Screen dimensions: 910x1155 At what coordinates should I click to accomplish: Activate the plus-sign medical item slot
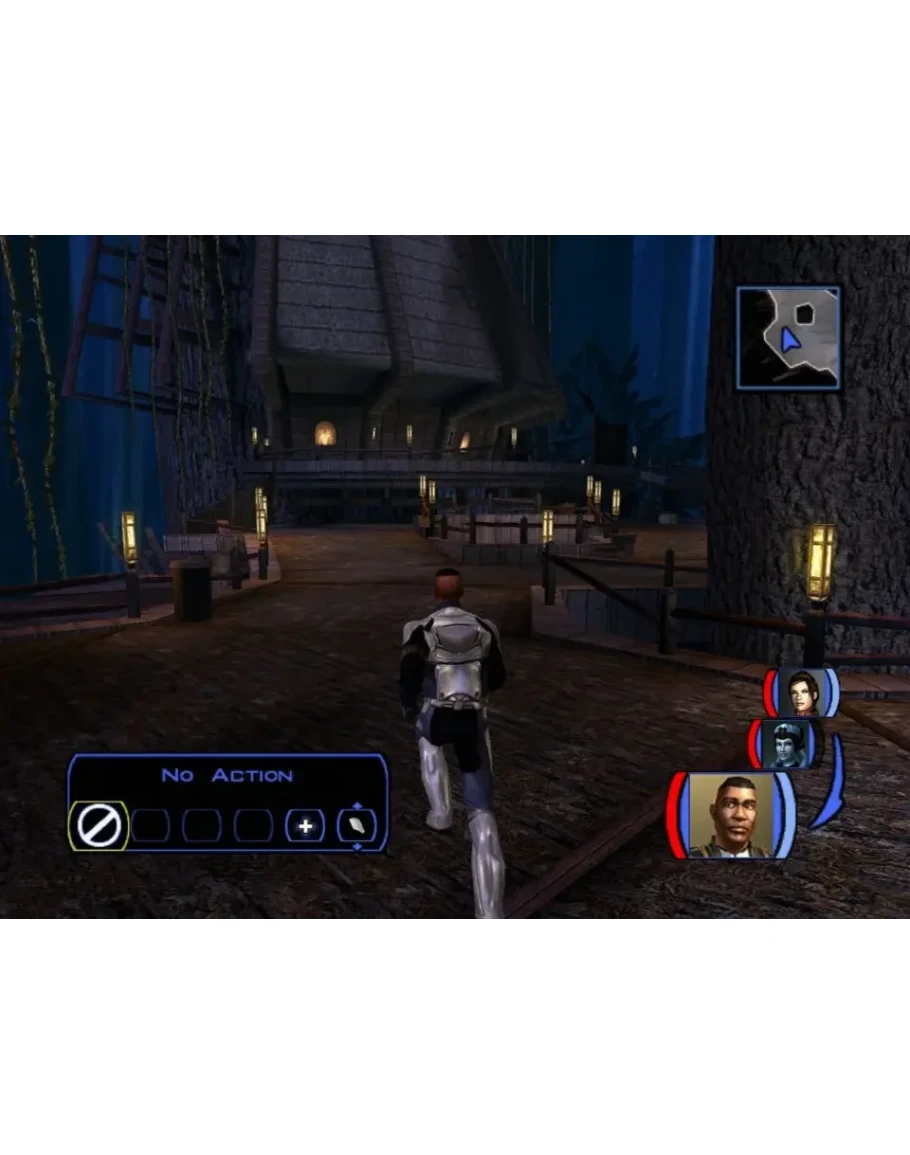click(x=305, y=827)
